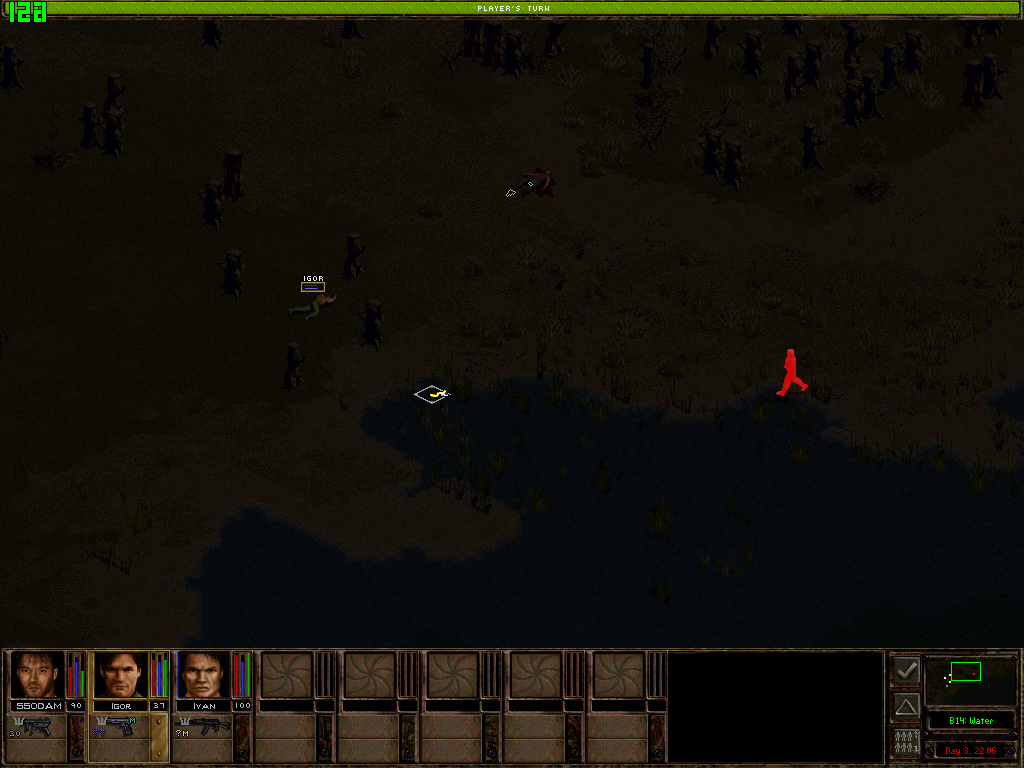Click the sector overview minimap
This screenshot has height=768, width=1024.
[971, 680]
